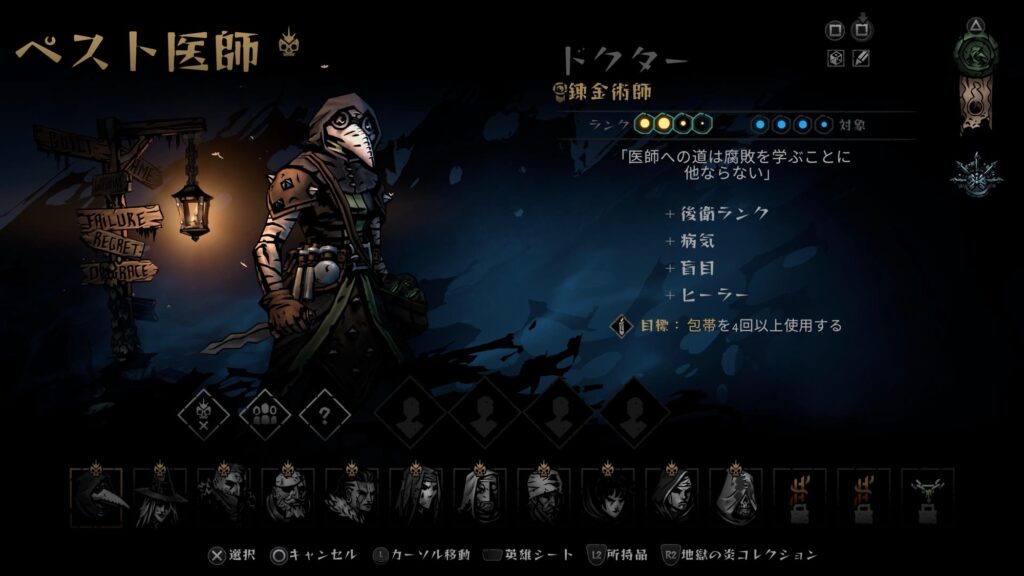1024x576 pixels.
Task: Click the skull-with-X diamond icon
Action: (203, 414)
